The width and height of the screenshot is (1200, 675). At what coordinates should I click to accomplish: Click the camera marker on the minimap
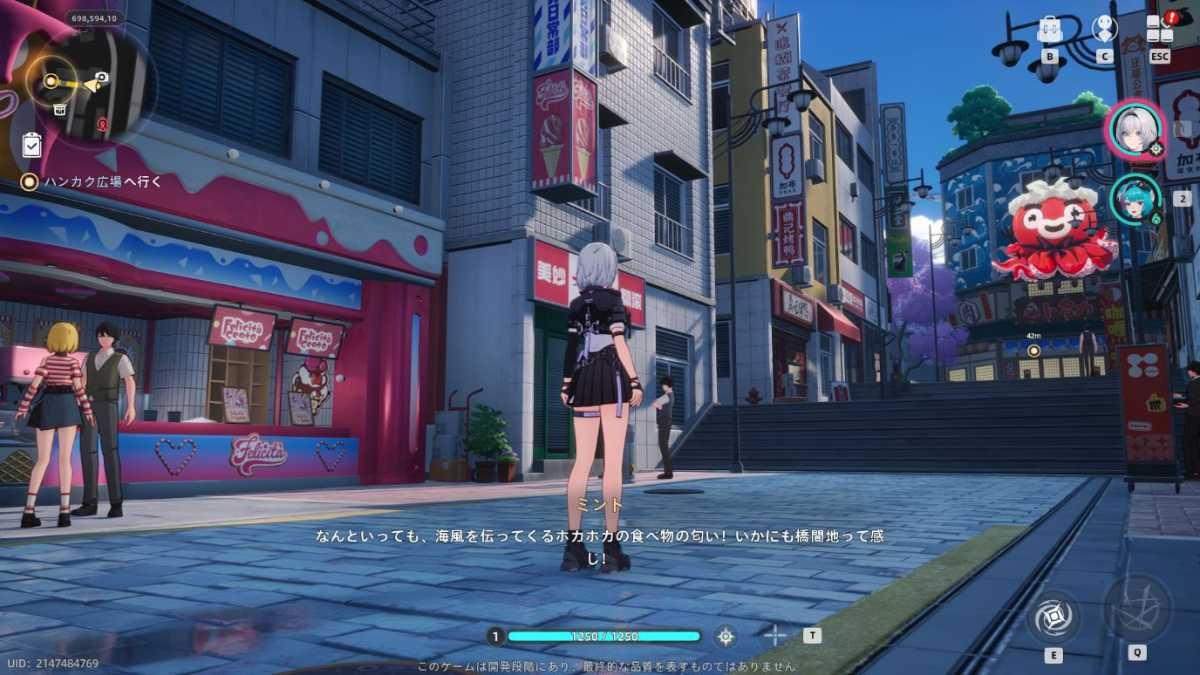(101, 79)
